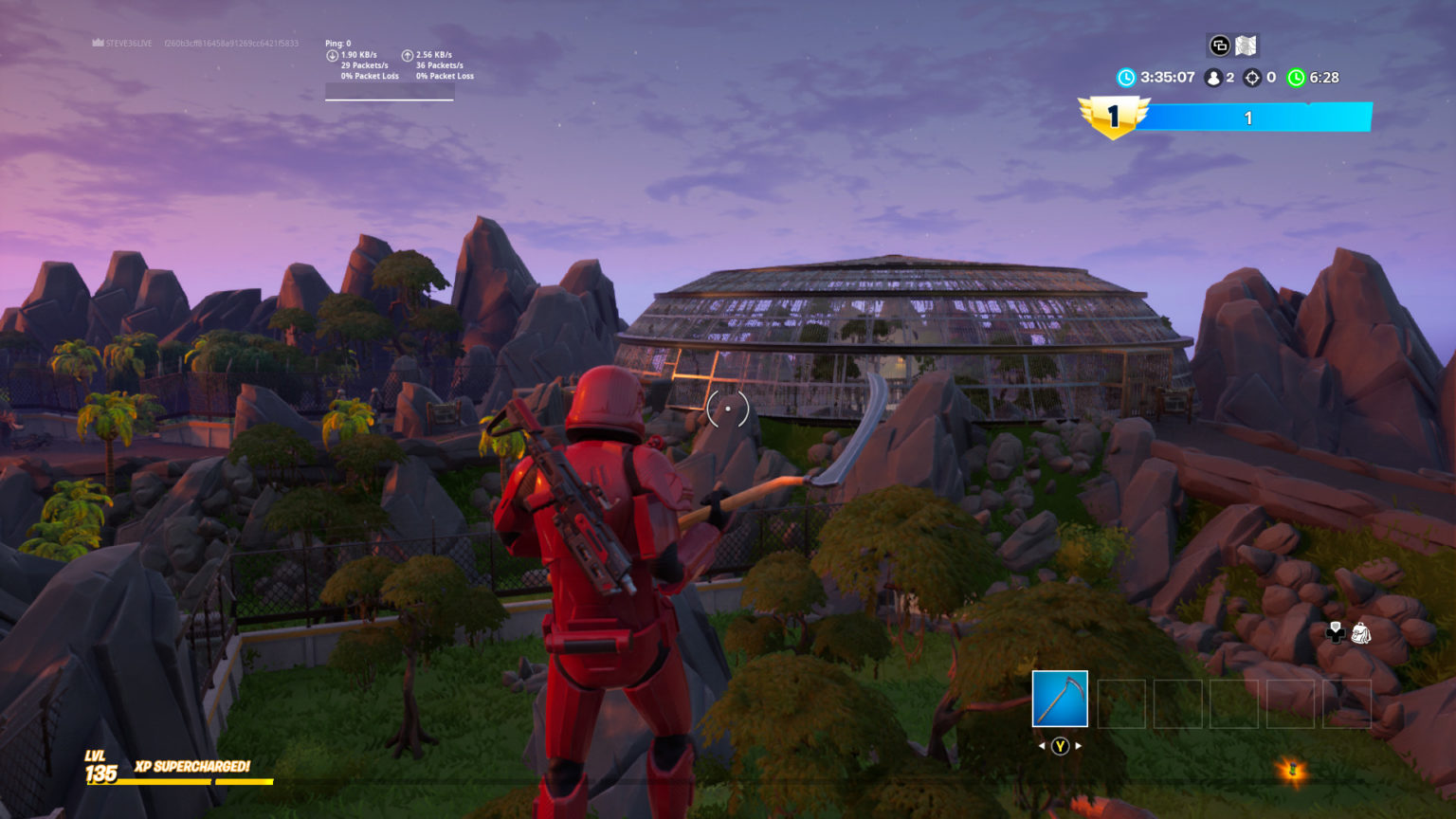Viewport: 1456px width, 819px height.
Task: Click the Y button prompt below the hotbar
Action: [1060, 746]
